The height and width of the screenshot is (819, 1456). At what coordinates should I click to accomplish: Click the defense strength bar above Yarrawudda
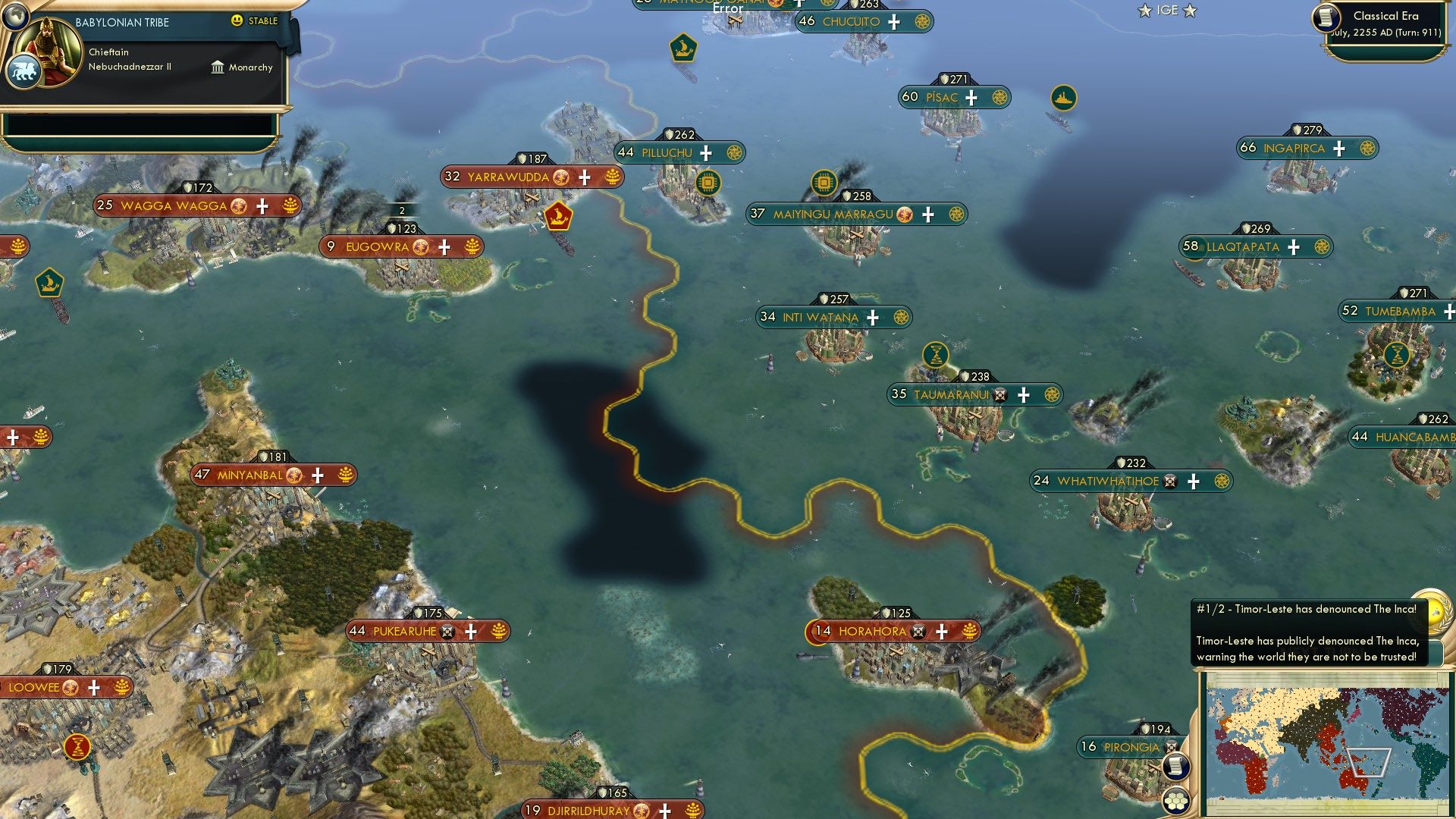click(x=531, y=159)
